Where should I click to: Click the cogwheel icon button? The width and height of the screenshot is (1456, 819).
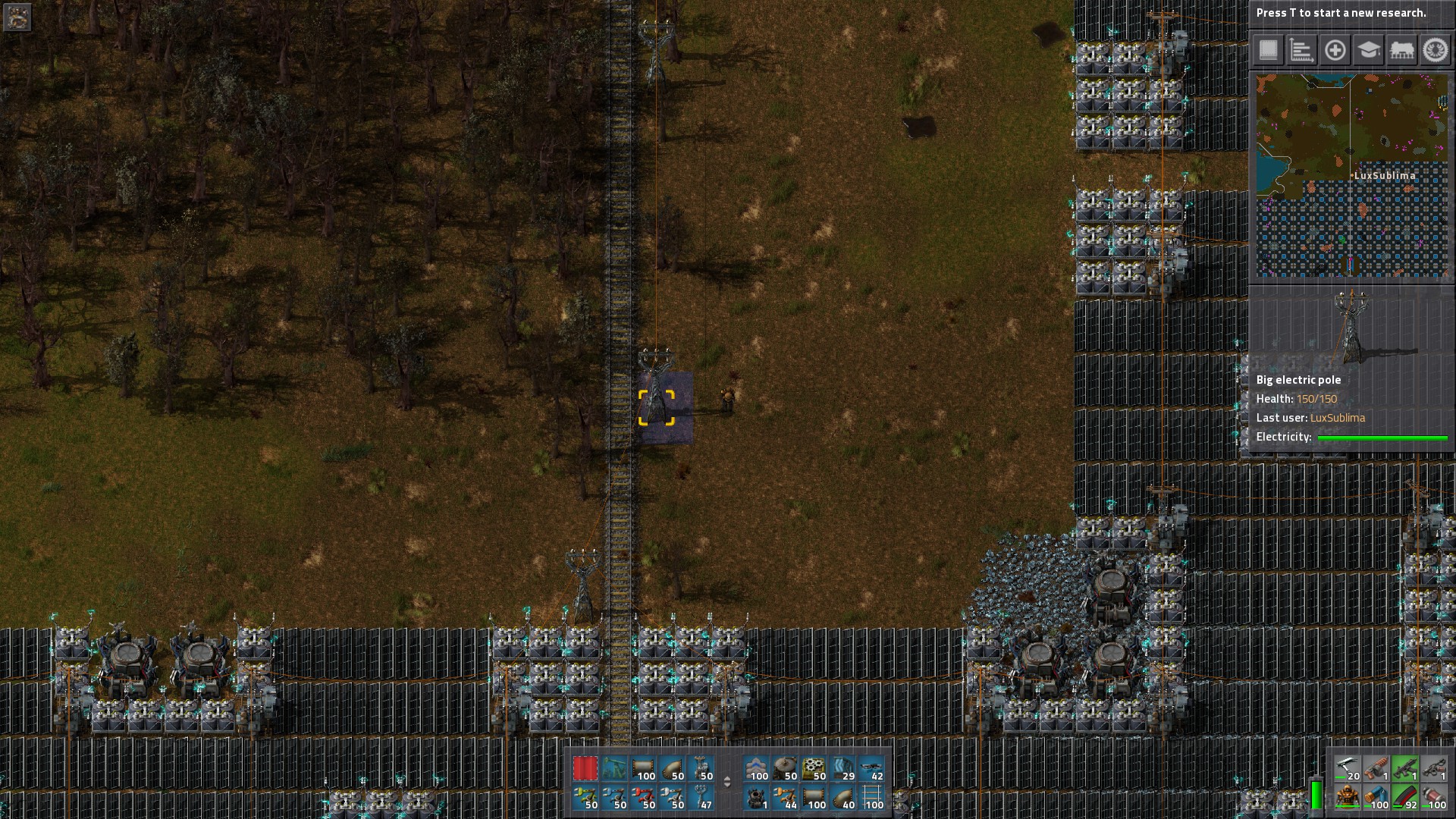pyautogui.click(x=1434, y=51)
